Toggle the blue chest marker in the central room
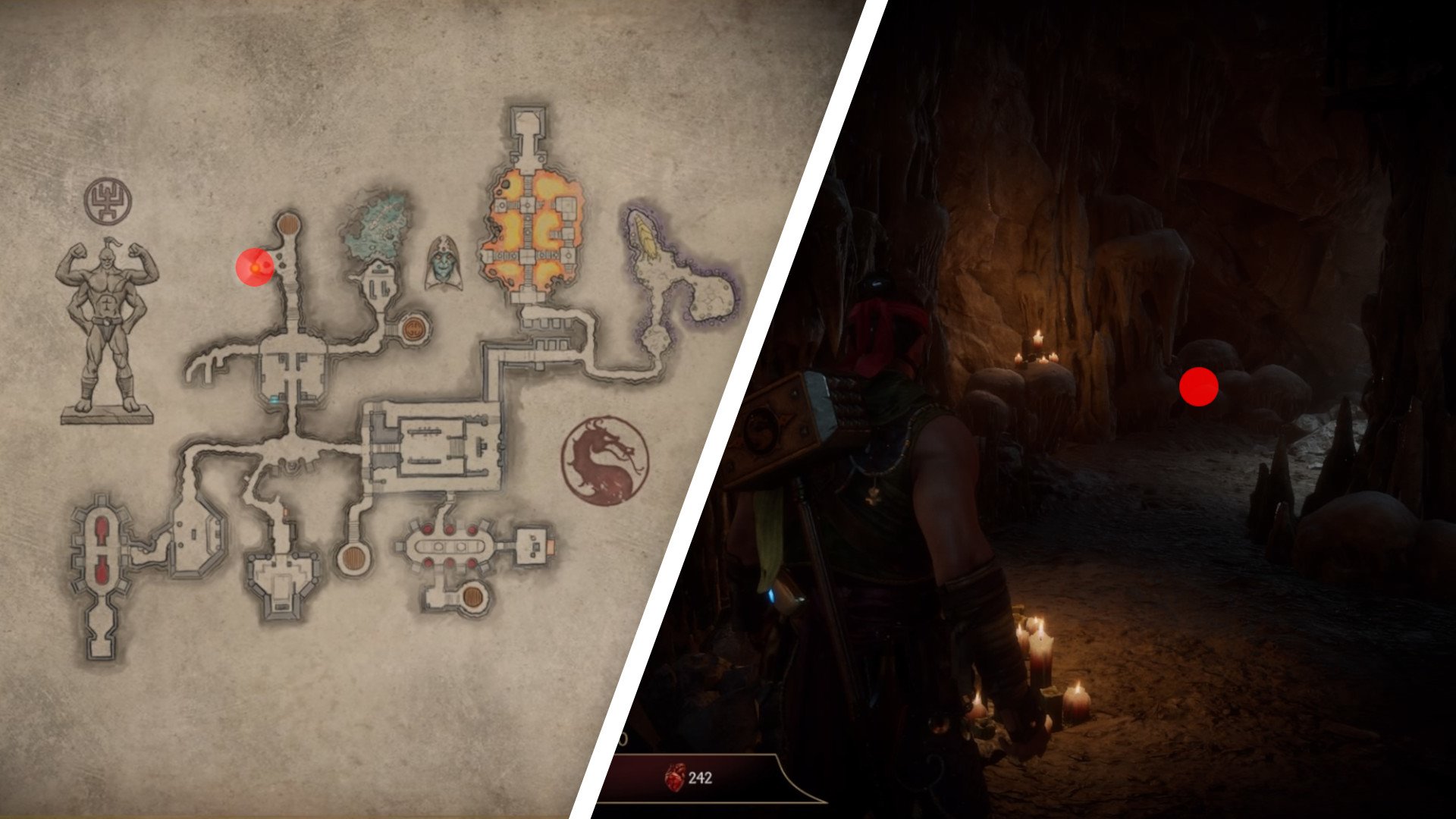Viewport: 1456px width, 819px height. 274,400
